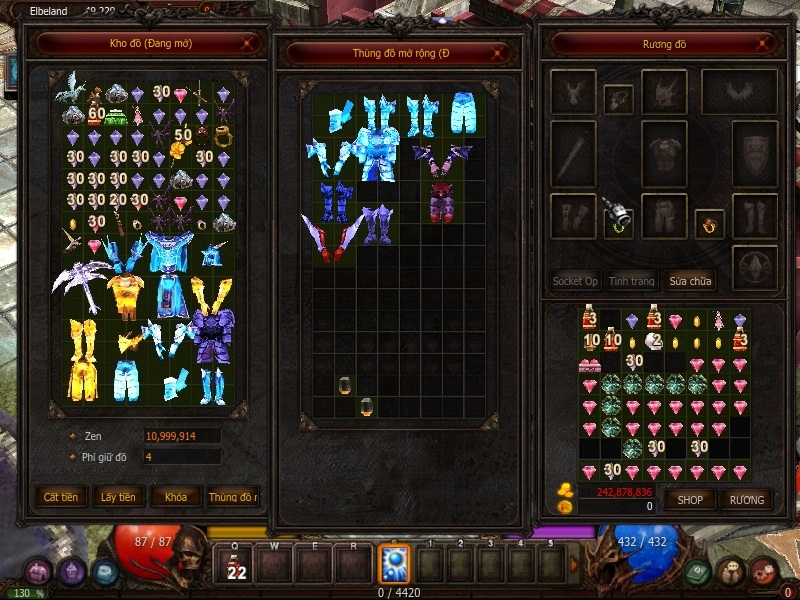
Task: Activate the blue orb skill icon
Action: [393, 564]
